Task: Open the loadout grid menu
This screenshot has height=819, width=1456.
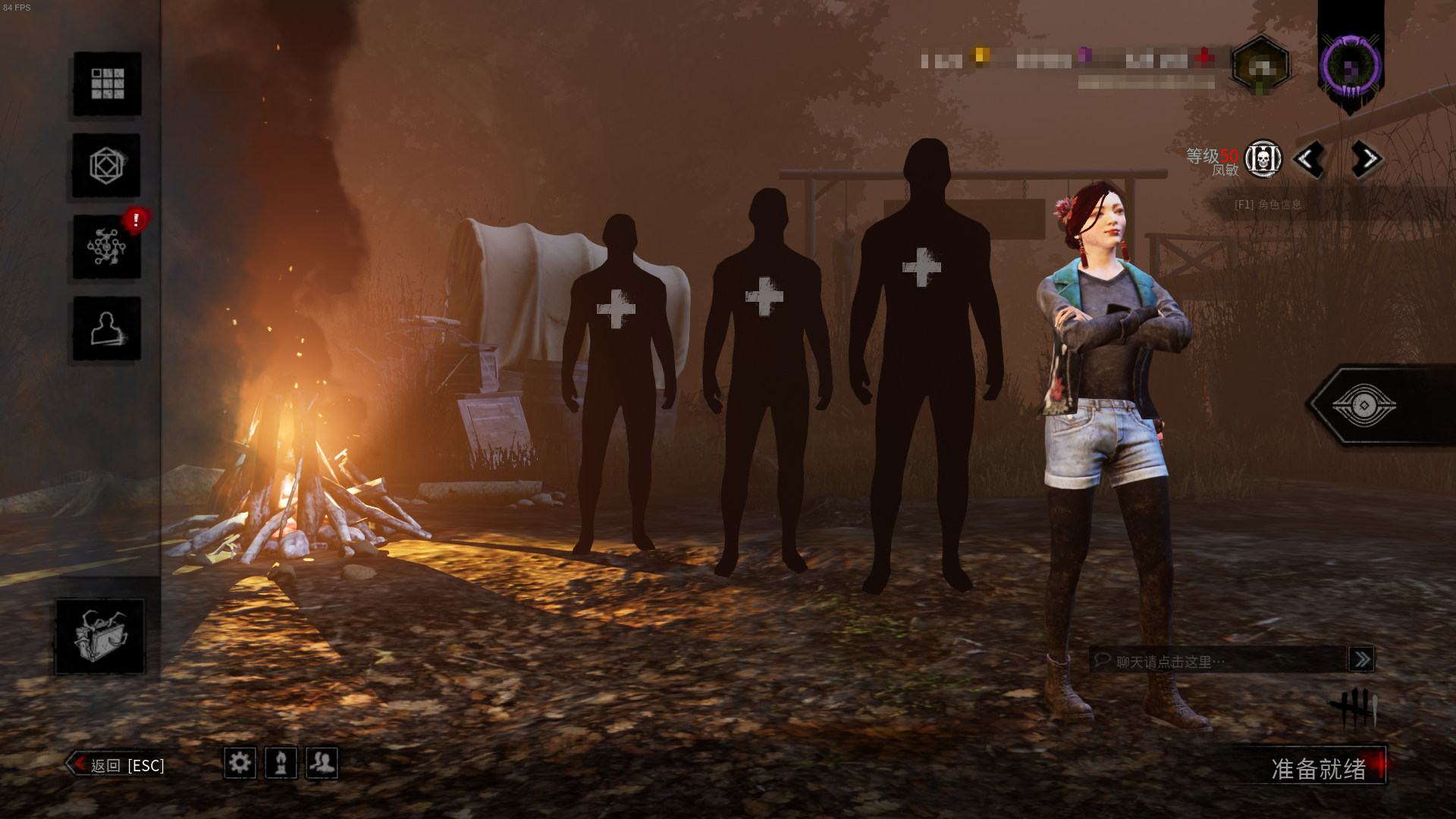Action: [107, 83]
